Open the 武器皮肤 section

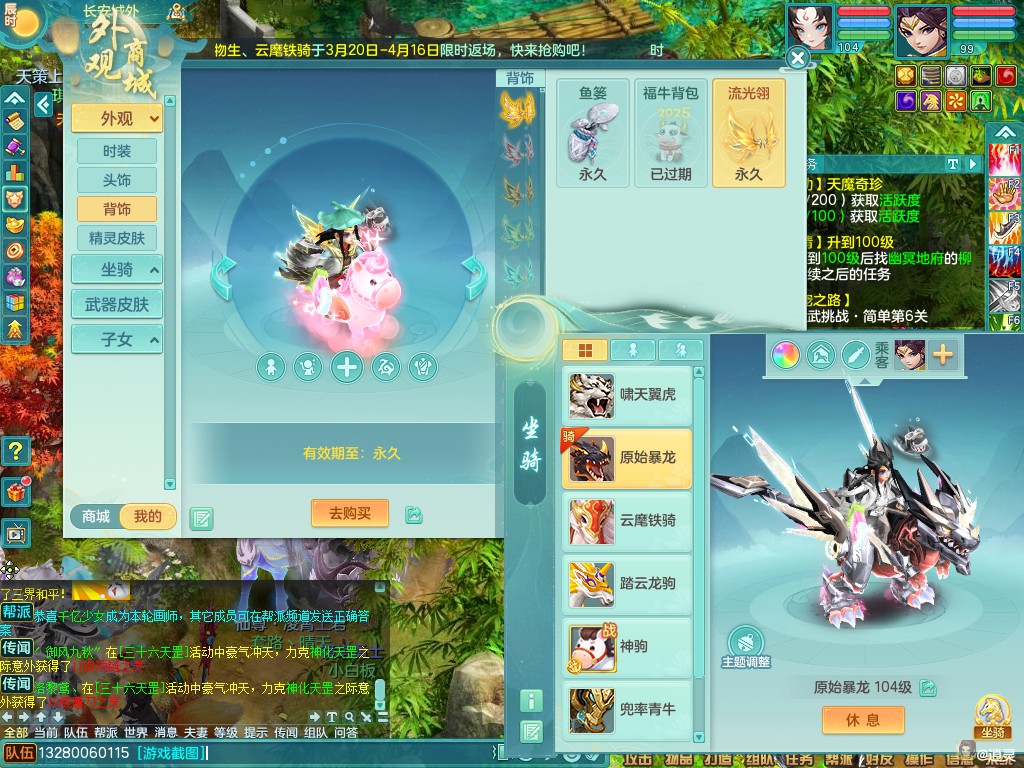click(117, 304)
